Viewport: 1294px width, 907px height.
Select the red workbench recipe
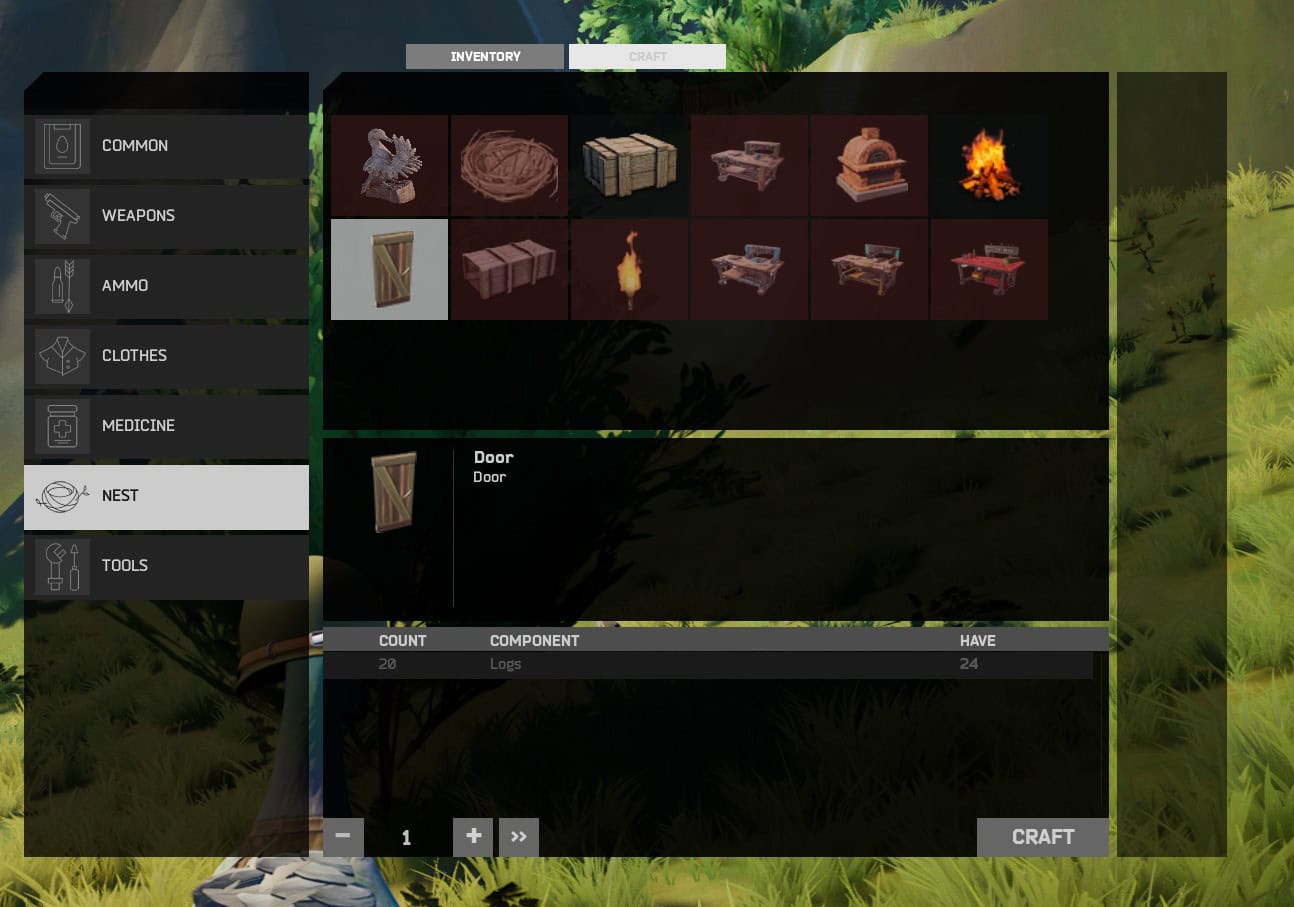[989, 269]
